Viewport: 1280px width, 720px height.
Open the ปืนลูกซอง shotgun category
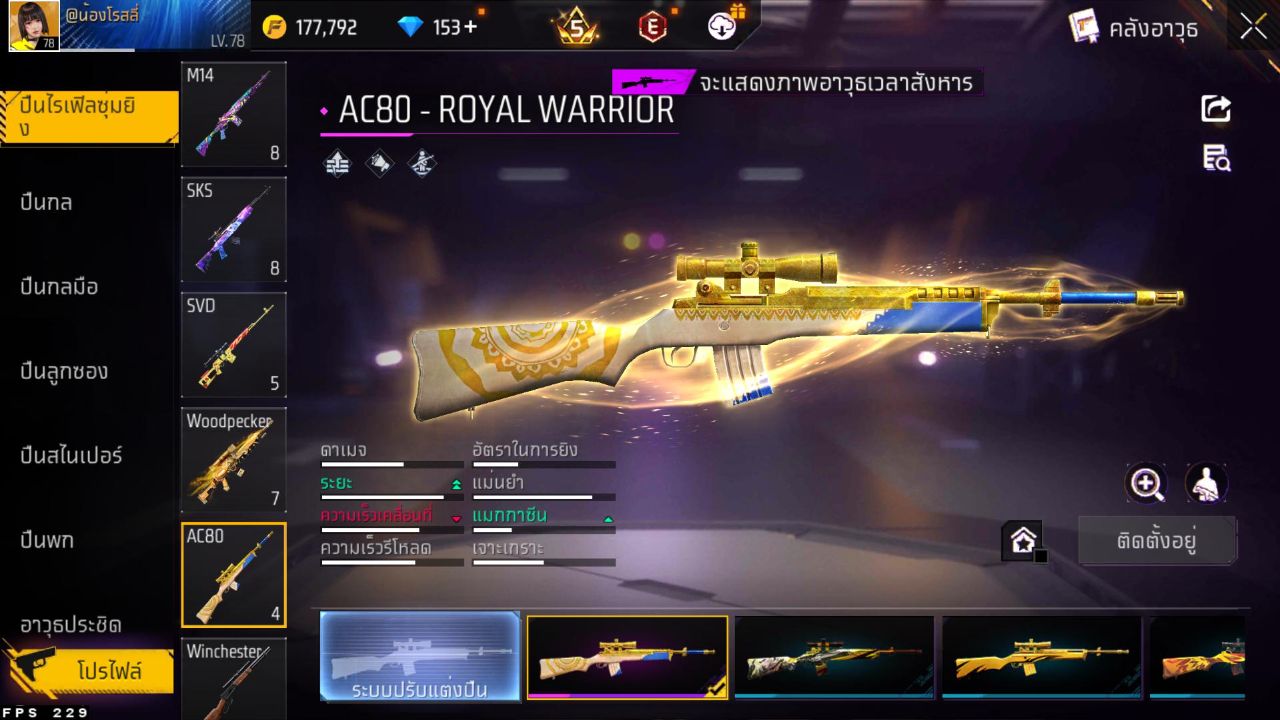pos(70,371)
